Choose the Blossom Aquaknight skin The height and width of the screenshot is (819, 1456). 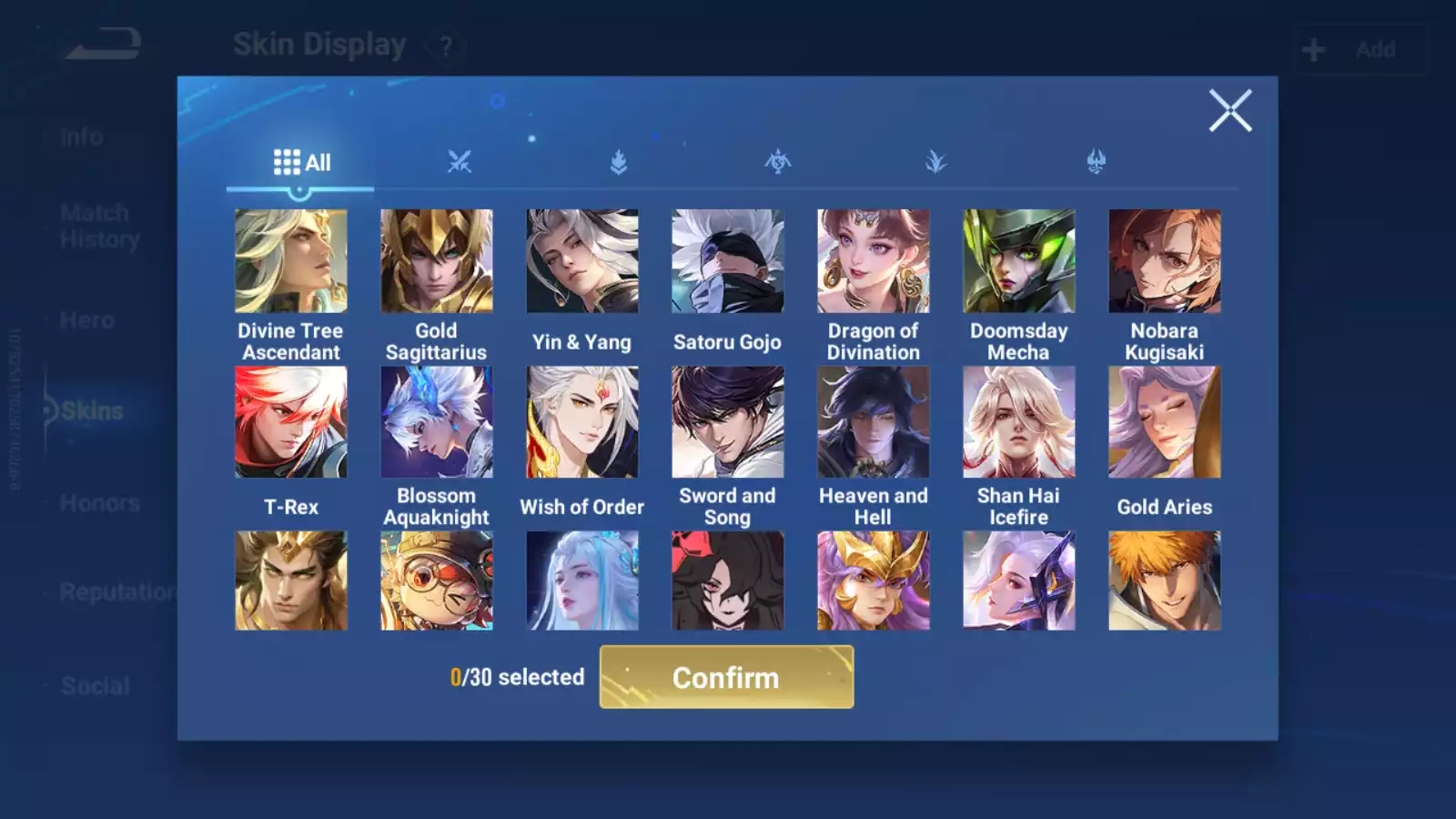click(x=437, y=422)
